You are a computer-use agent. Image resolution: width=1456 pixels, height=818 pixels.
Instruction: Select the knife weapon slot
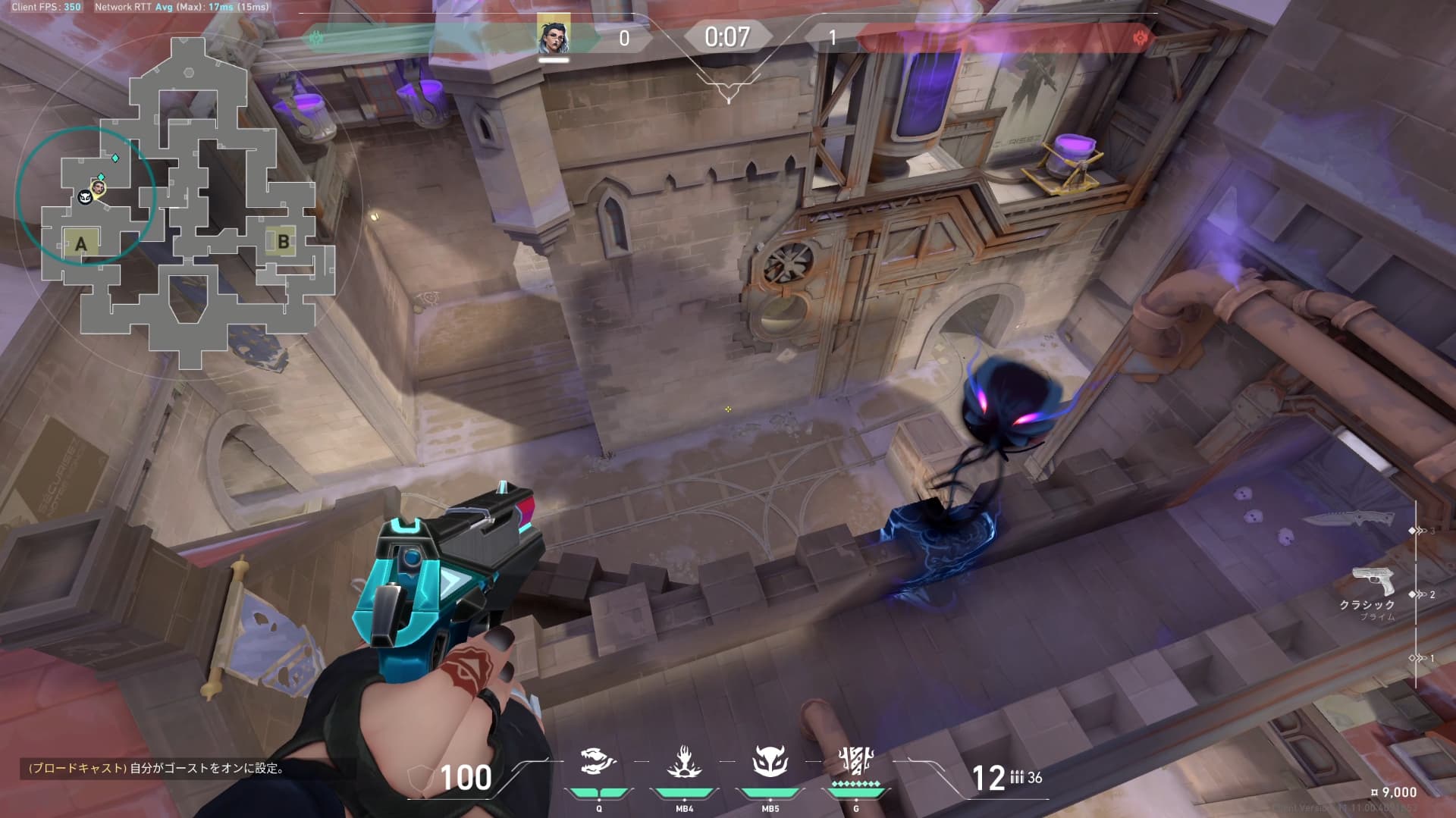click(1349, 519)
